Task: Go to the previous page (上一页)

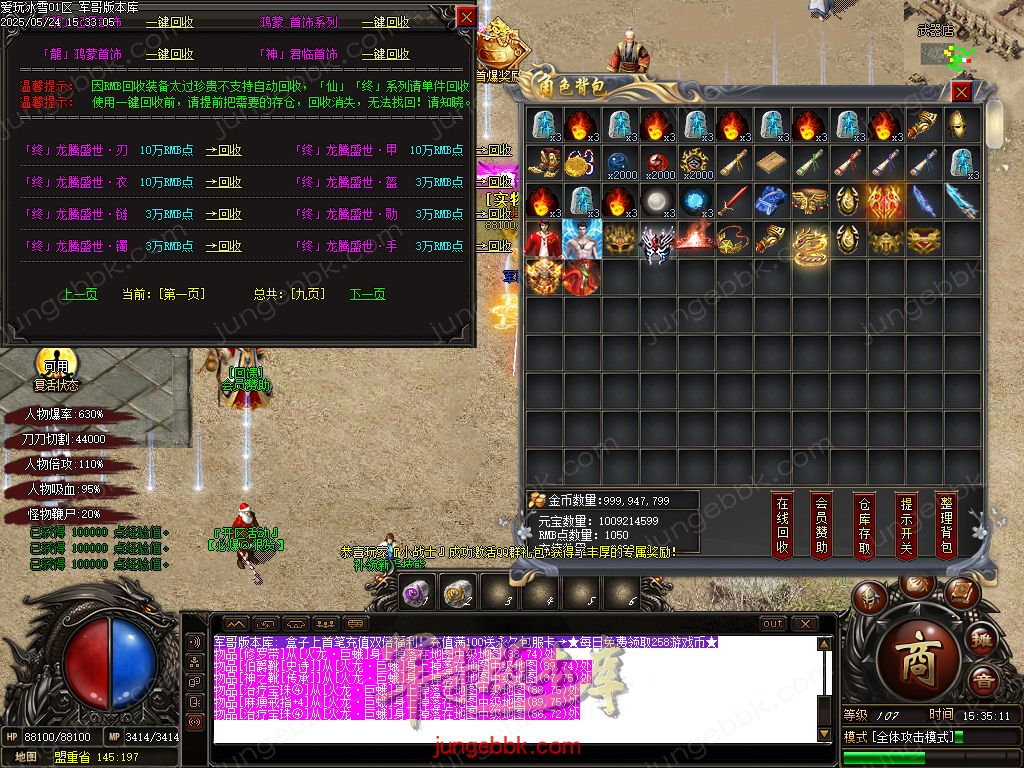Action: [x=80, y=294]
